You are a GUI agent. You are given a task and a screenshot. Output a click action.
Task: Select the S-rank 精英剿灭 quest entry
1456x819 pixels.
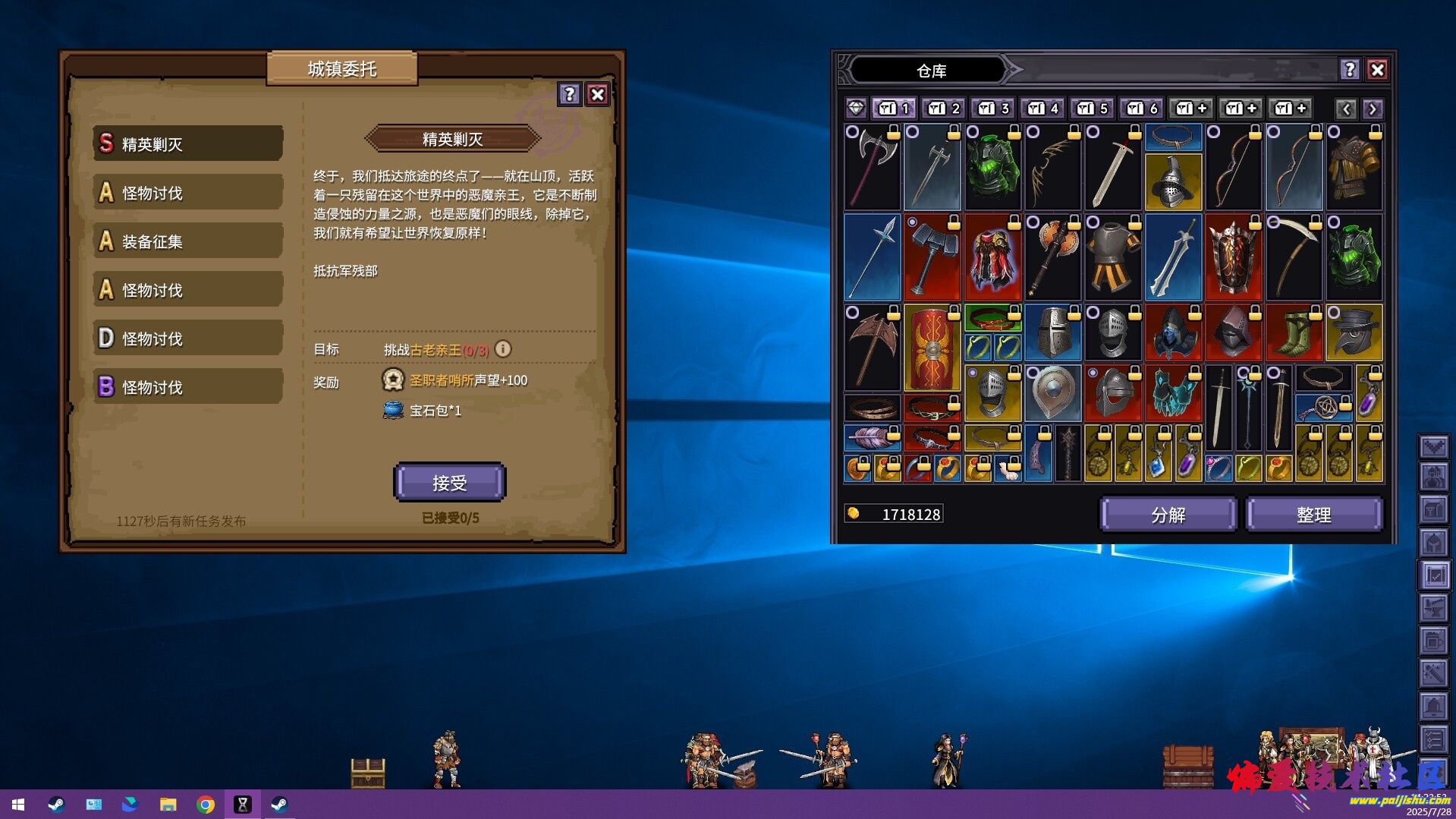[188, 143]
